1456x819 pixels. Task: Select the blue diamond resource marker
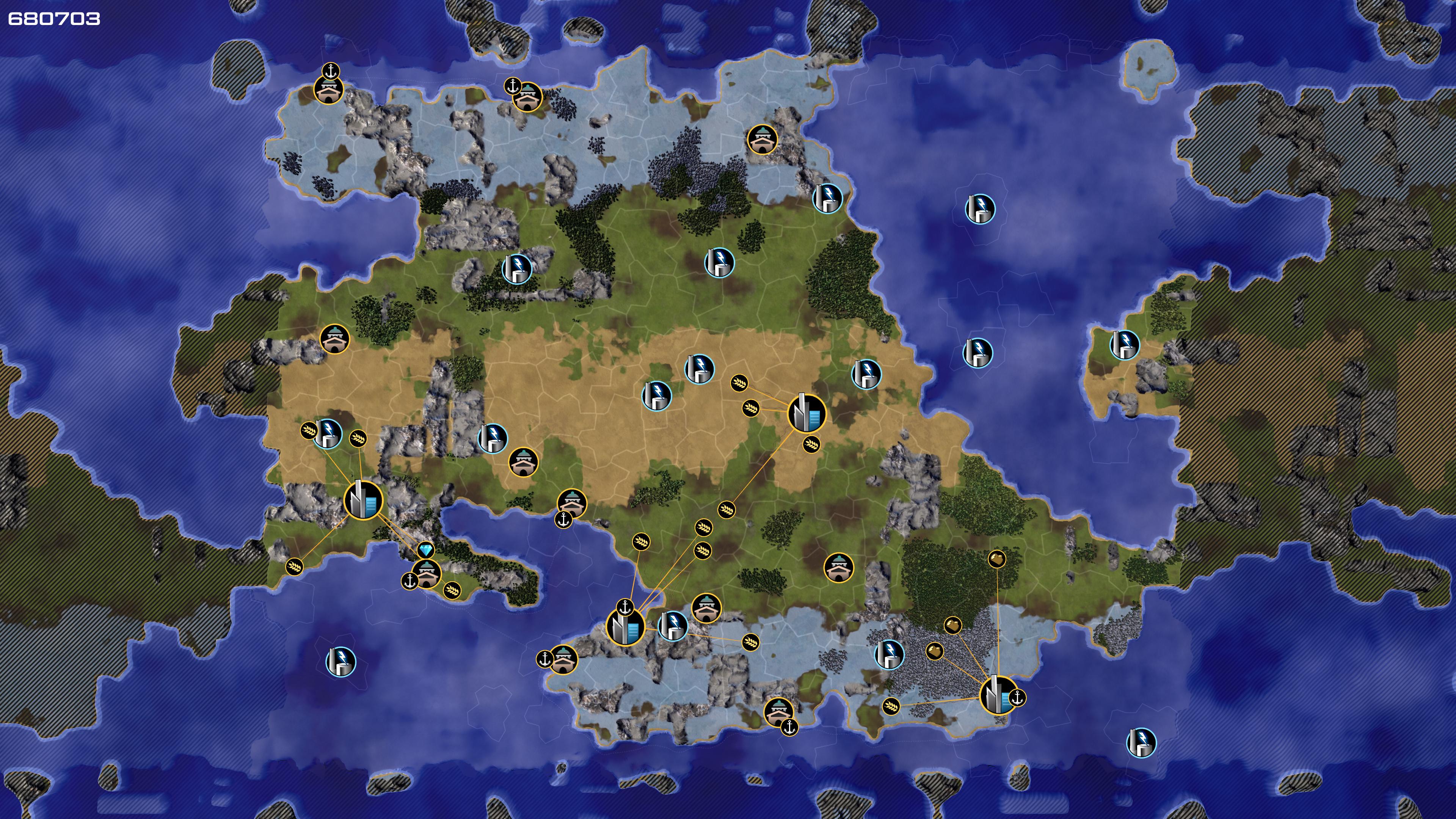[x=425, y=550]
